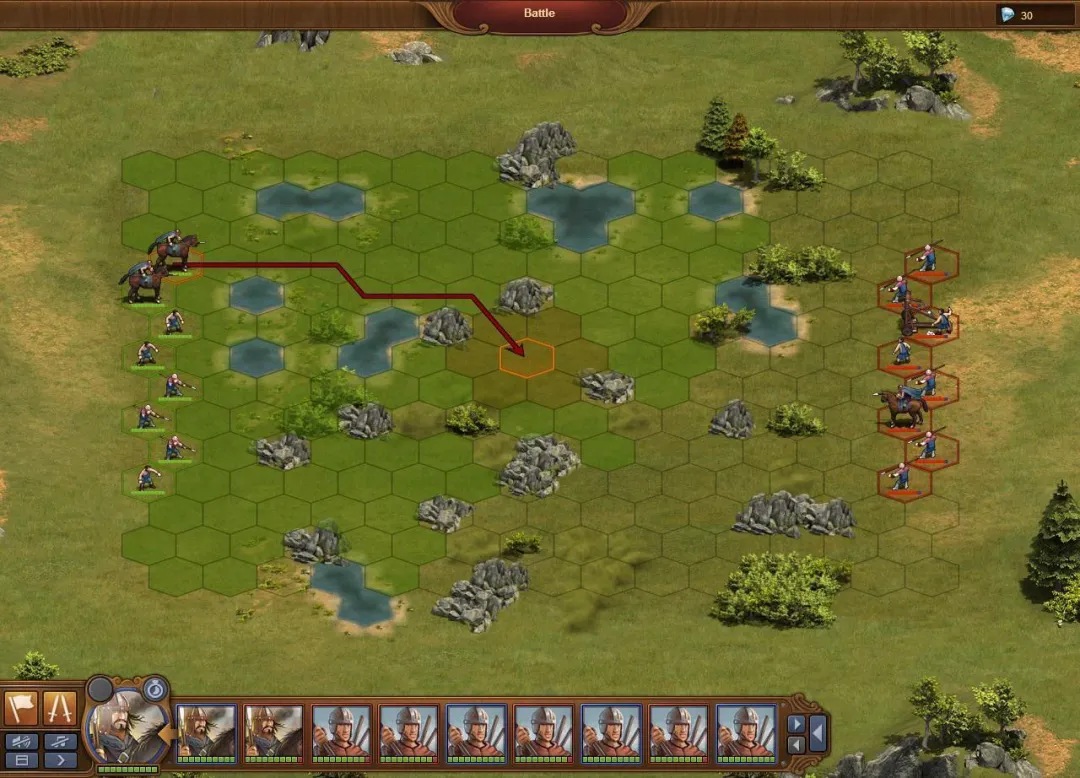Collapse the unit queue with the large left arrow
Image resolution: width=1080 pixels, height=778 pixels.
pyautogui.click(x=818, y=734)
